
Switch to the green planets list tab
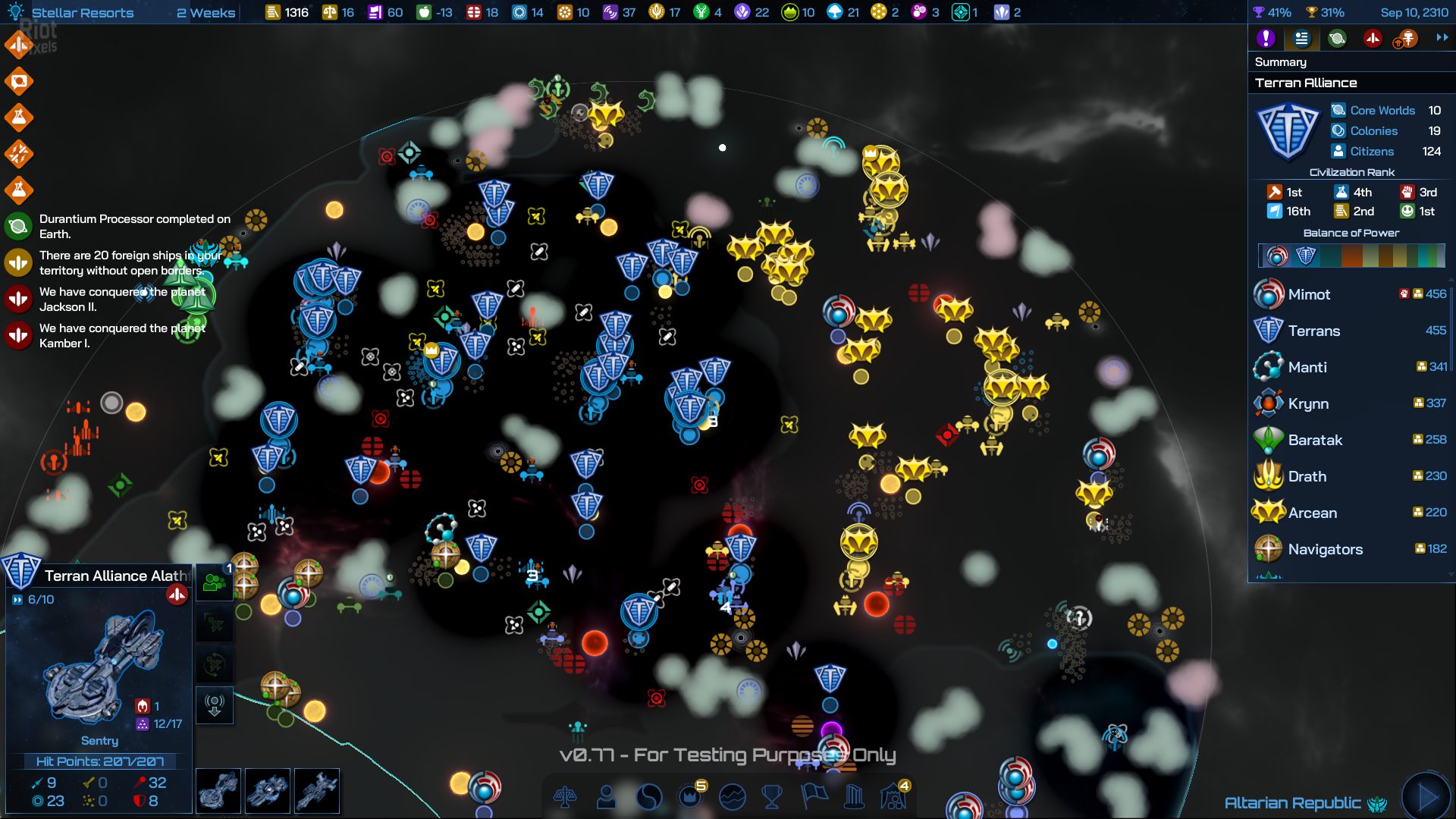(1337, 39)
